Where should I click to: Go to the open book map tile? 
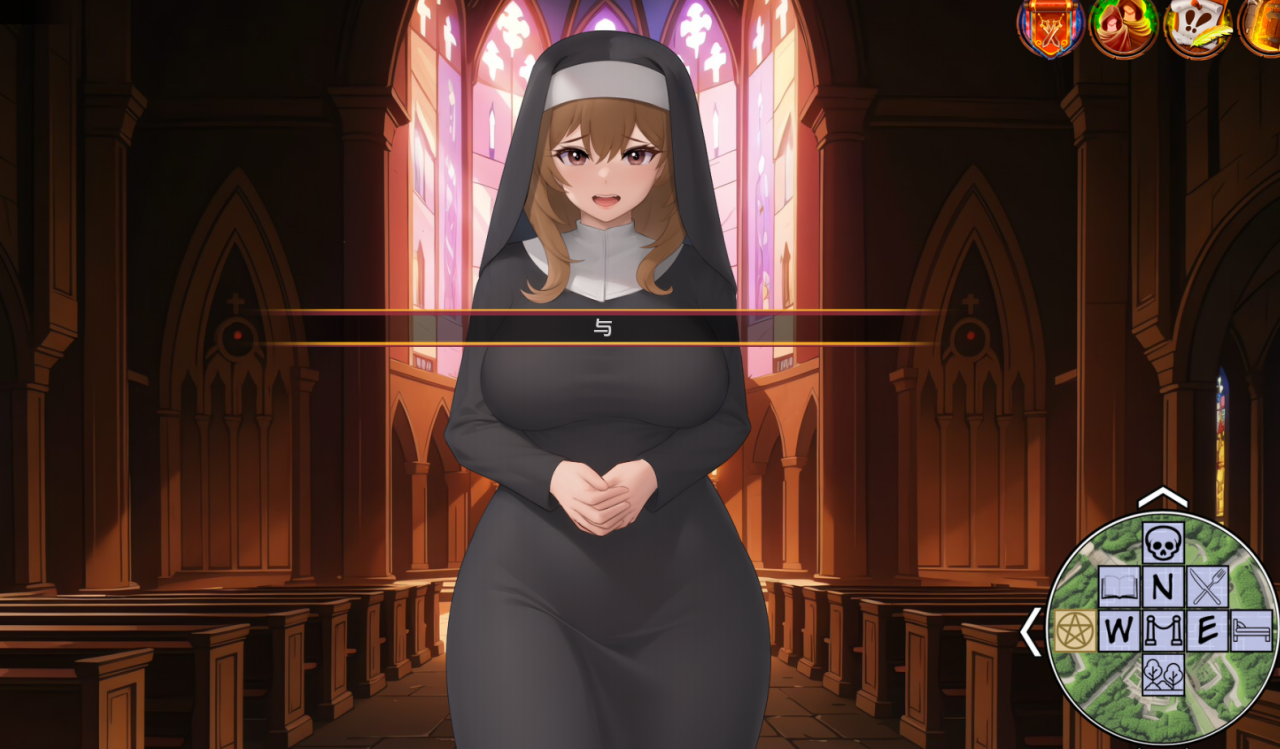(x=1119, y=587)
